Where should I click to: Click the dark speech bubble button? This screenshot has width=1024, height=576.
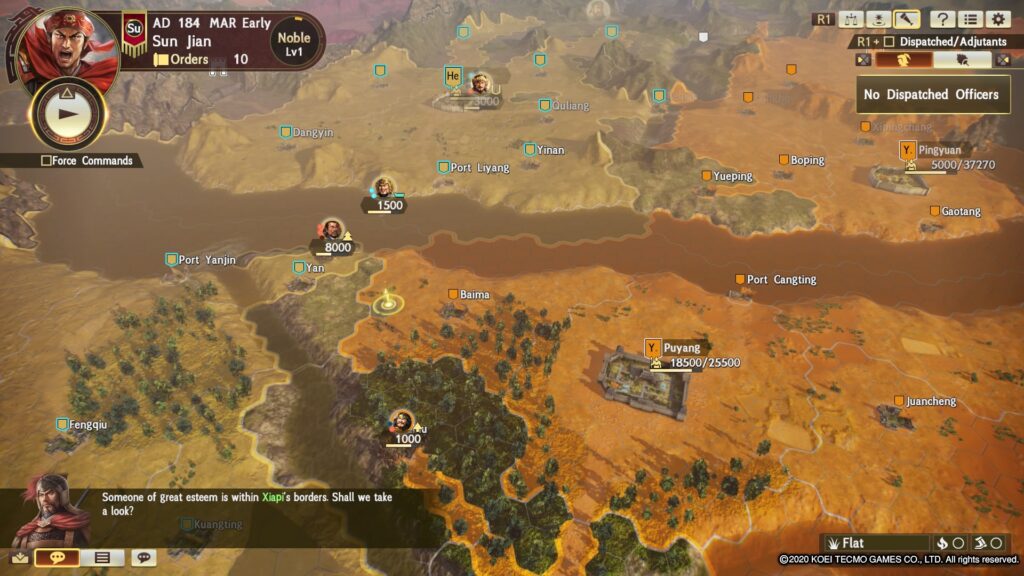coord(143,558)
